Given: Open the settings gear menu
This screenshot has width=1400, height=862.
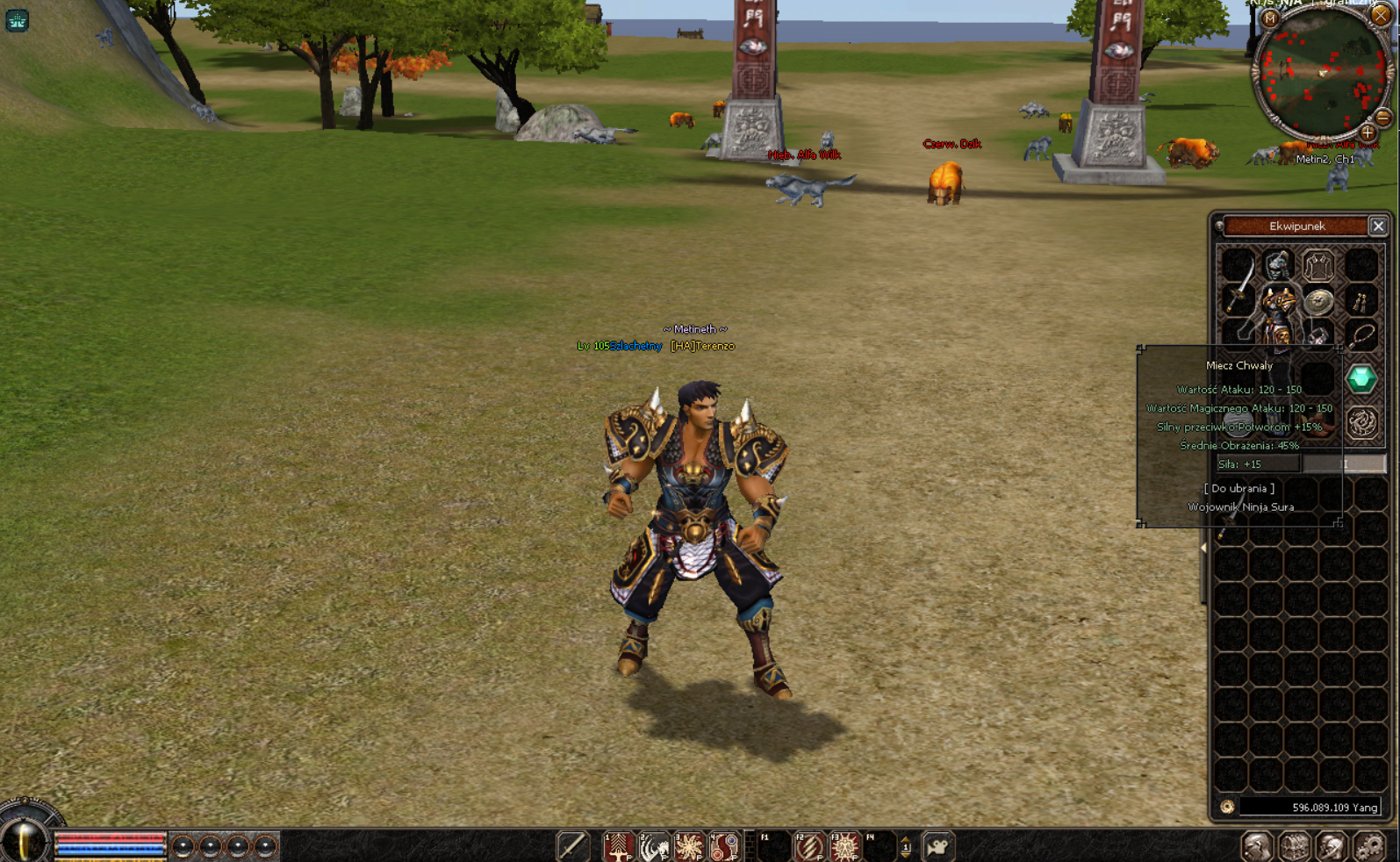Looking at the screenshot, I should (1369, 847).
